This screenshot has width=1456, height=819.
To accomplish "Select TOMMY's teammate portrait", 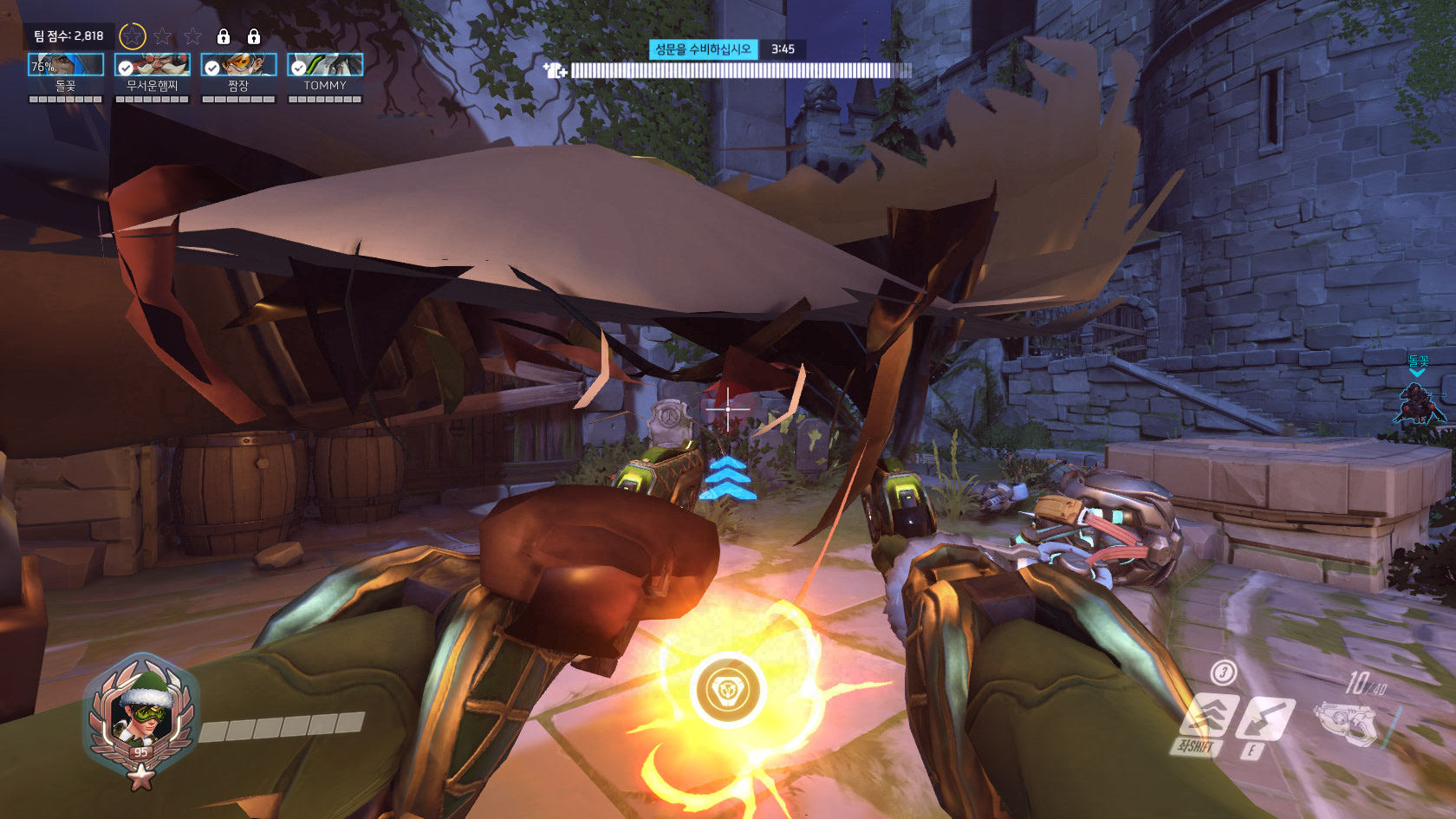I will (325, 65).
